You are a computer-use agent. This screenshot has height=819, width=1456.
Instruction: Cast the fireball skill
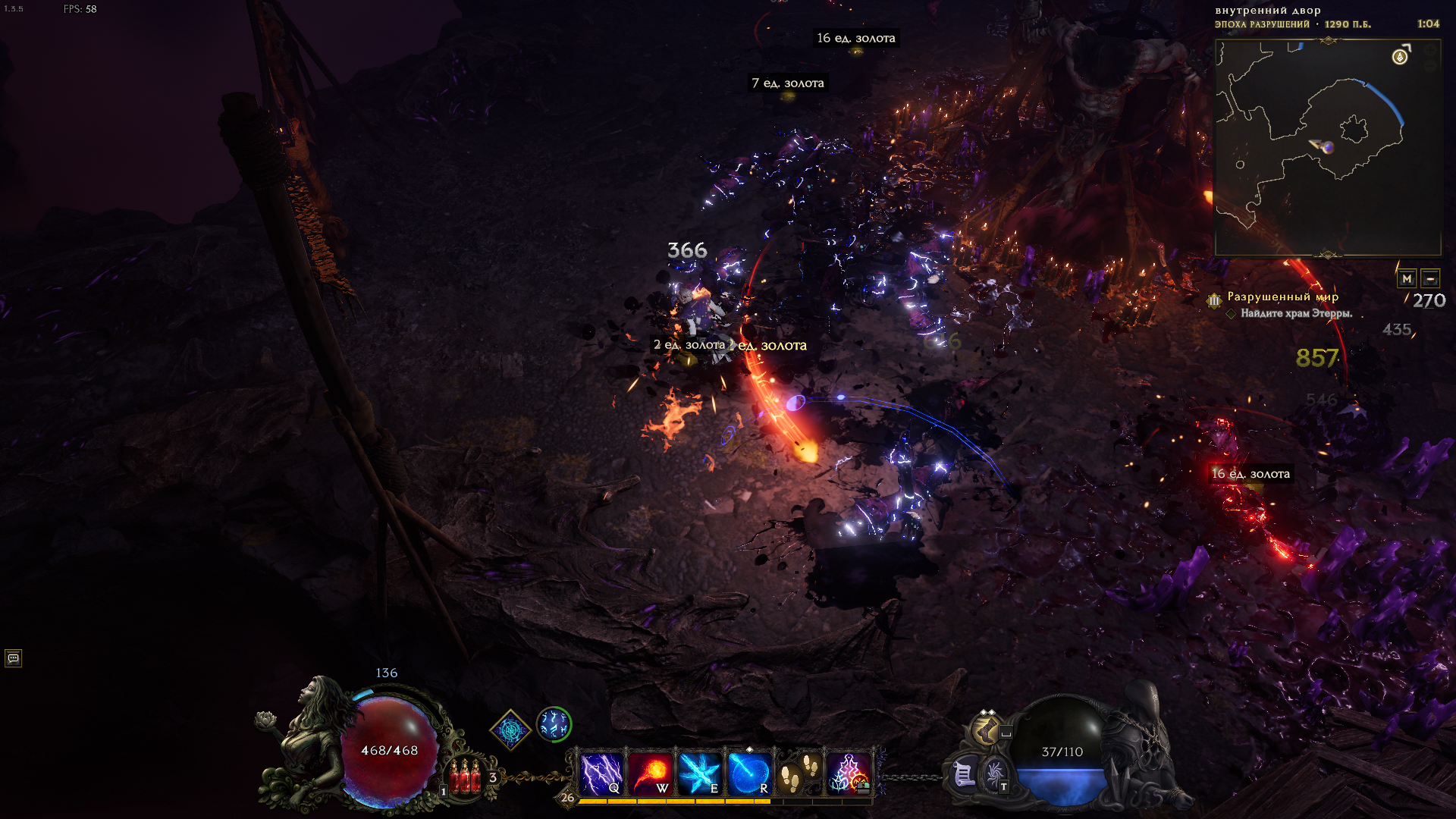click(x=651, y=773)
